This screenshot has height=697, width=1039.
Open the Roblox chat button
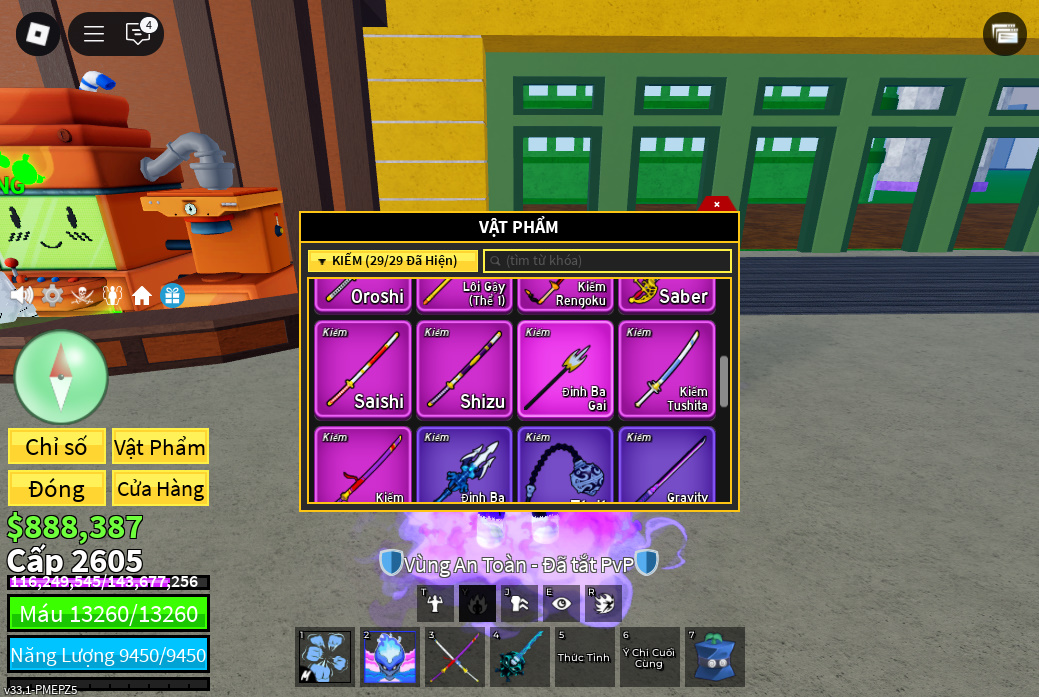pyautogui.click(x=138, y=34)
